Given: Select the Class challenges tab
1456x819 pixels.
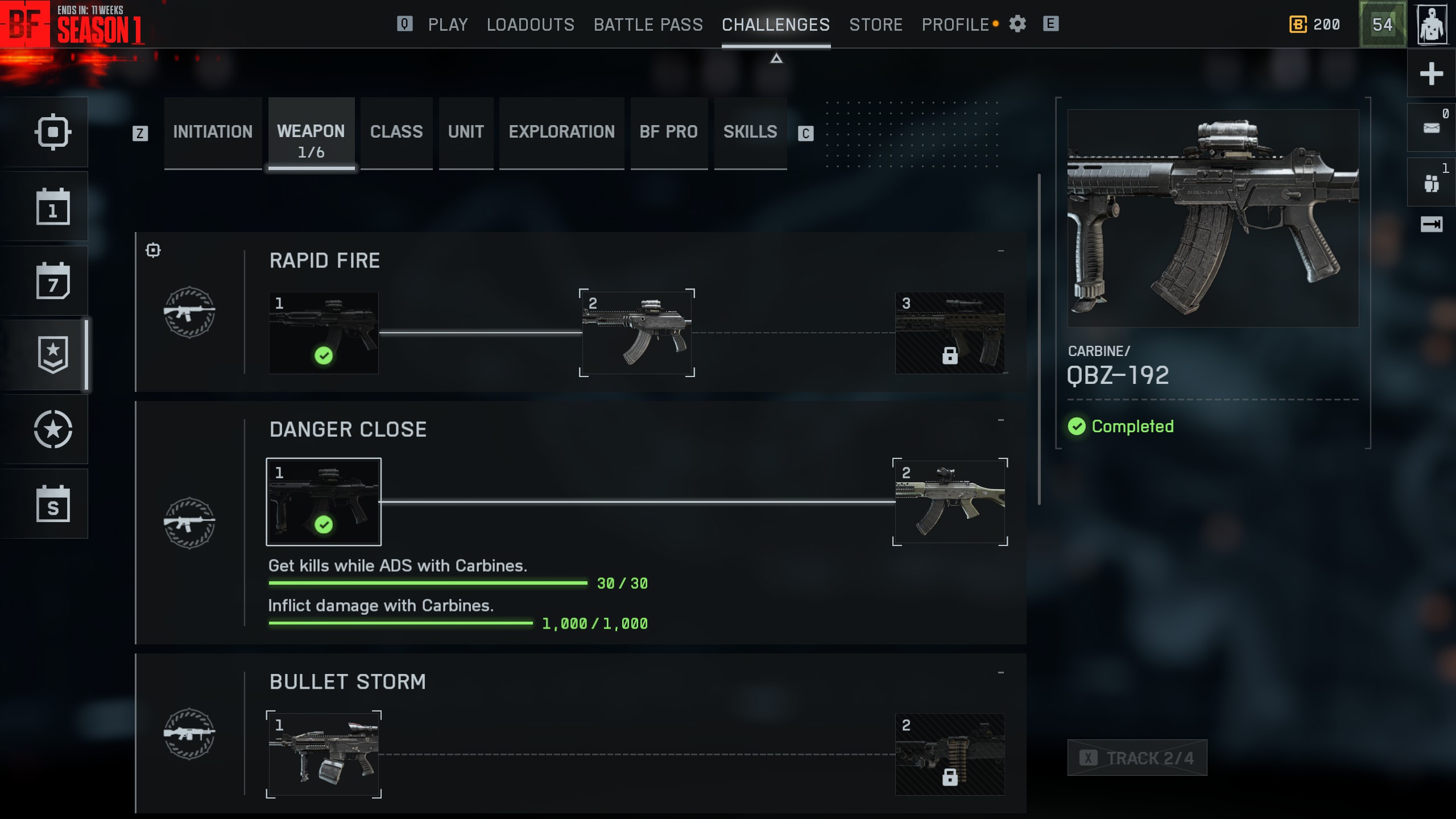Looking at the screenshot, I should coord(396,132).
